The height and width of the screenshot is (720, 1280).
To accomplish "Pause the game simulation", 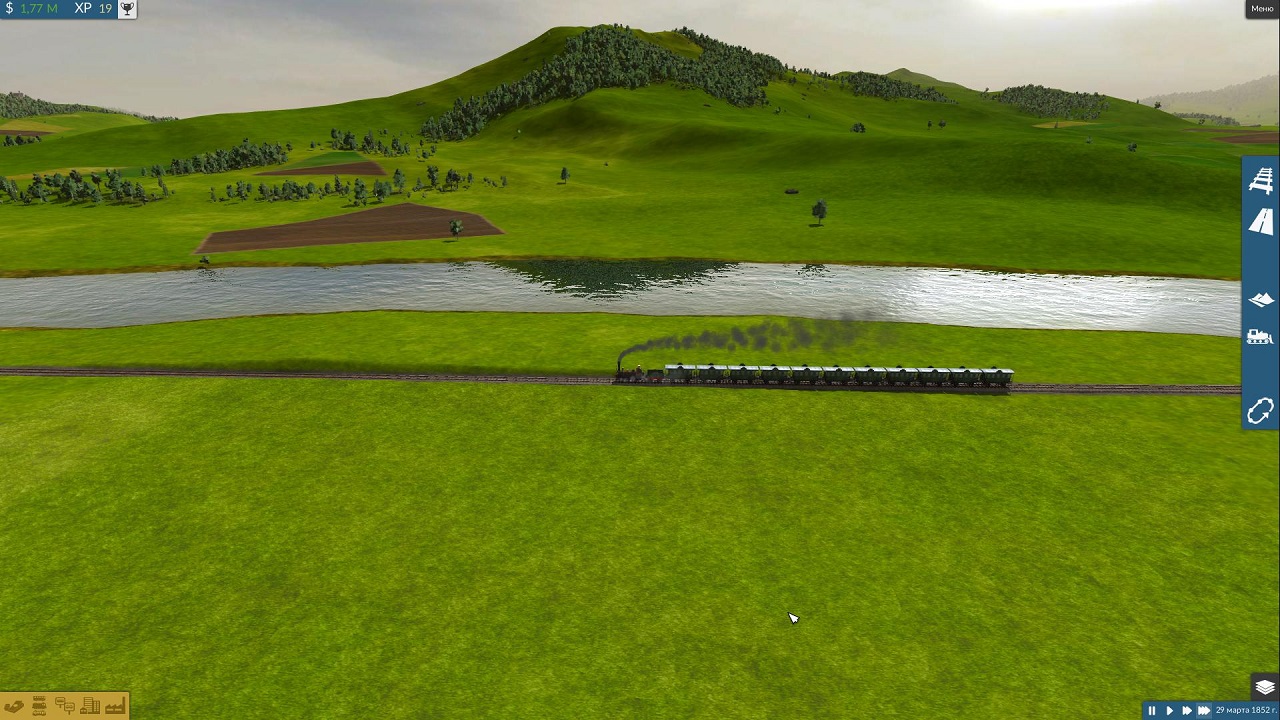I will (1151, 710).
